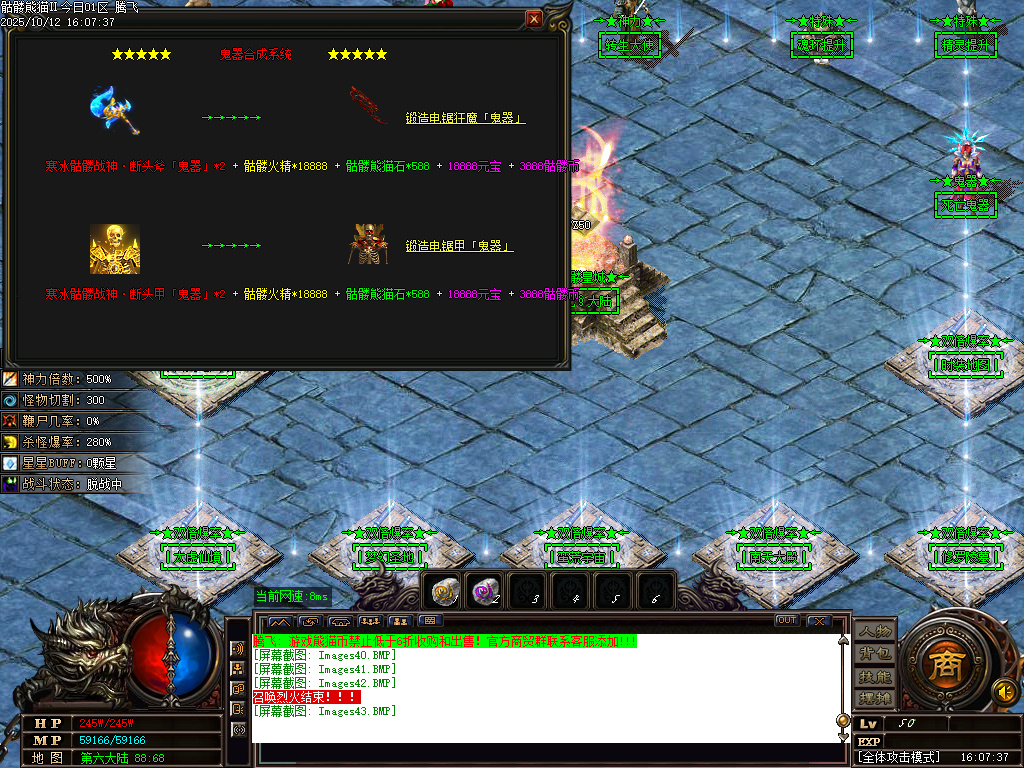Forge the chainsaw berserker ghost weapon
This screenshot has width=1024, height=768.
coord(465,118)
